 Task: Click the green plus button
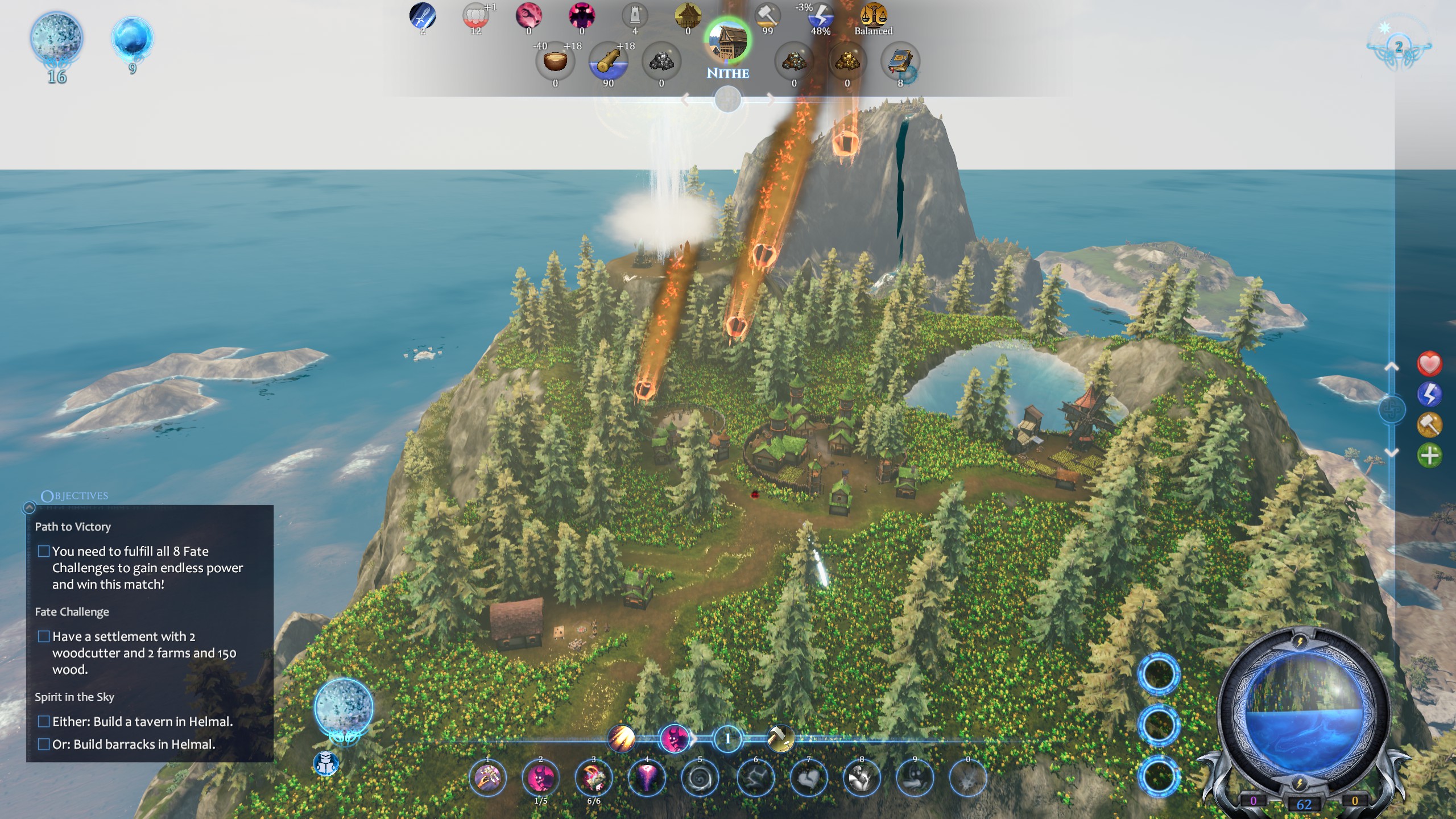click(1429, 455)
